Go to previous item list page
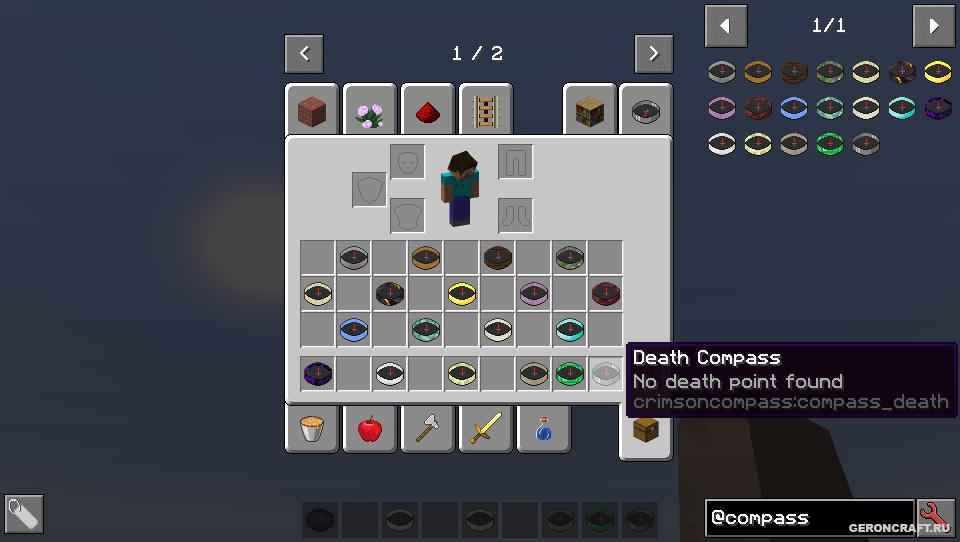960x542 pixels. [726, 27]
